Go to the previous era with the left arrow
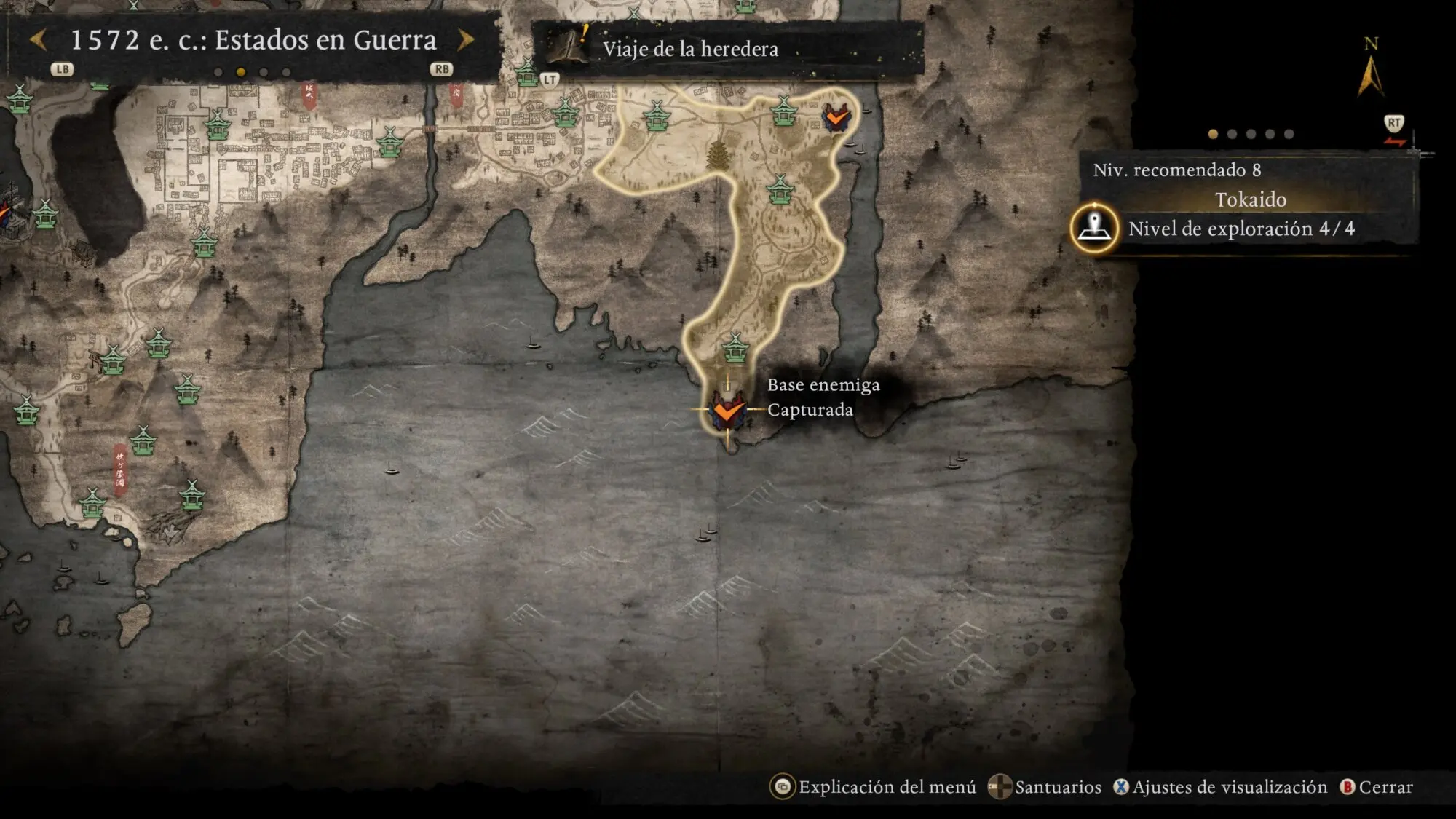1456x819 pixels. coord(39,40)
